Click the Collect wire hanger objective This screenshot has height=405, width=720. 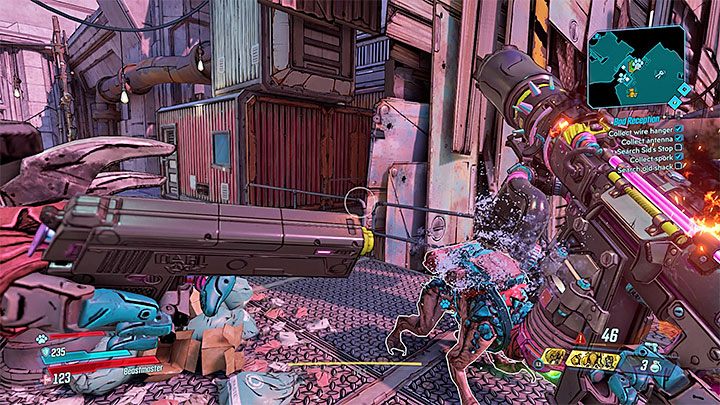click(639, 129)
